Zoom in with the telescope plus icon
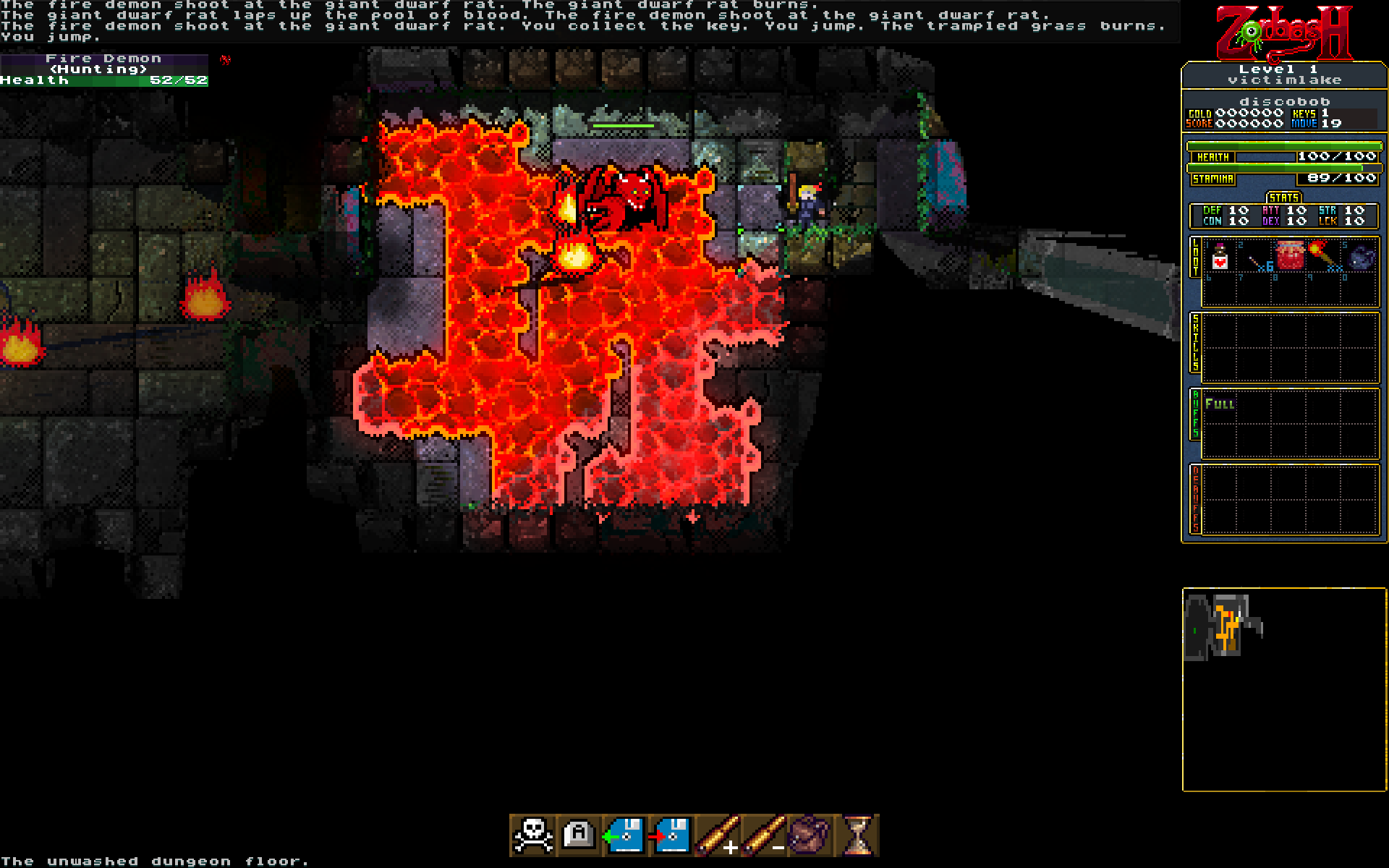1389x868 pixels. [x=718, y=835]
